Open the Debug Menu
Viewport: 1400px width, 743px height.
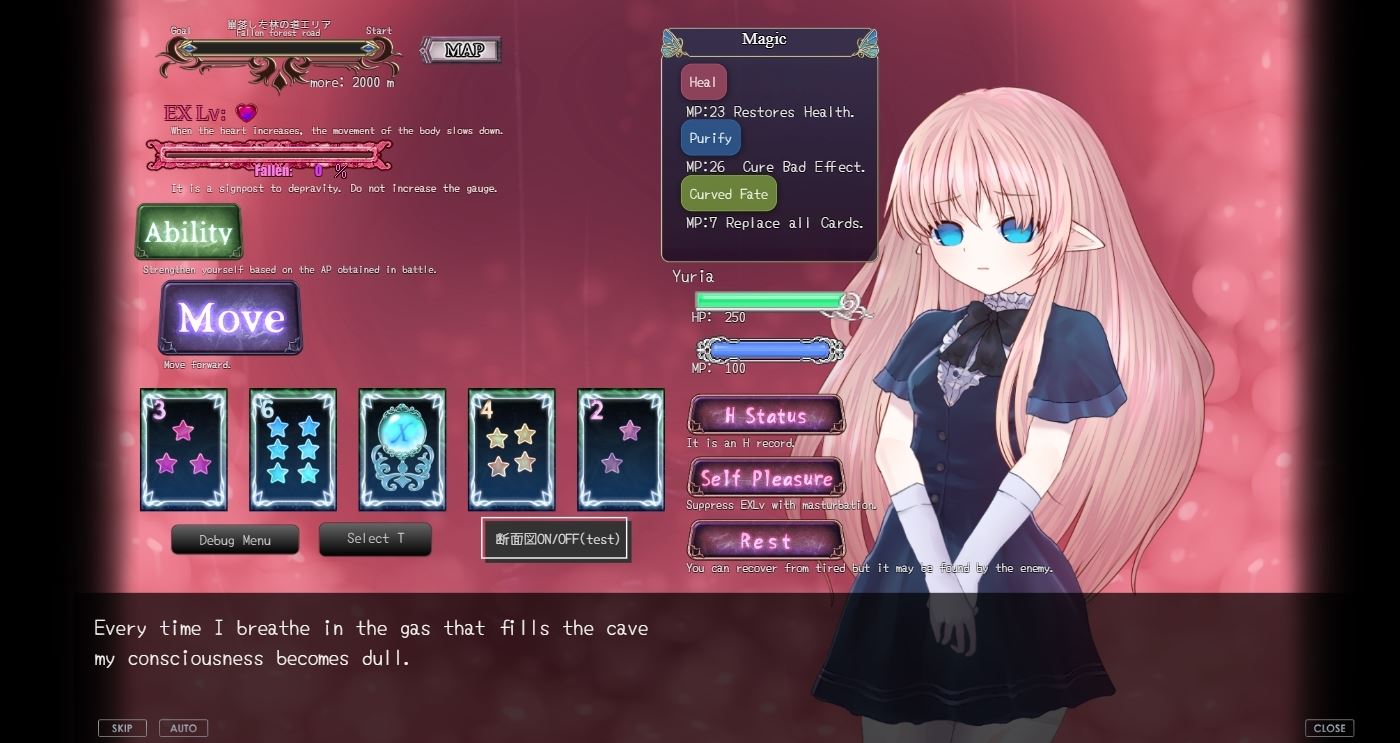(235, 539)
